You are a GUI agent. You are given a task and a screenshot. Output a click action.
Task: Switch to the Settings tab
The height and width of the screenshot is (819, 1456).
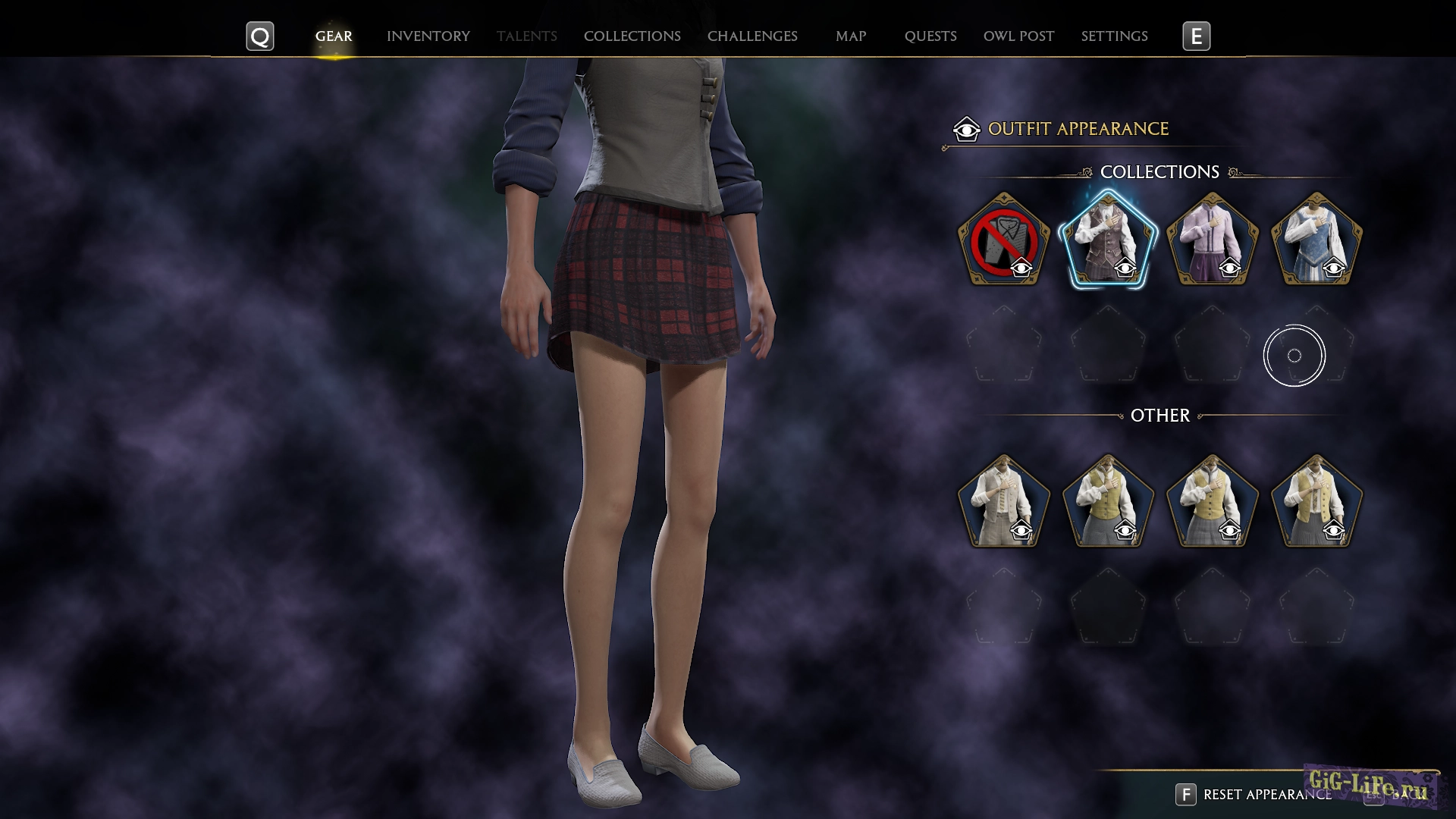click(x=1113, y=36)
